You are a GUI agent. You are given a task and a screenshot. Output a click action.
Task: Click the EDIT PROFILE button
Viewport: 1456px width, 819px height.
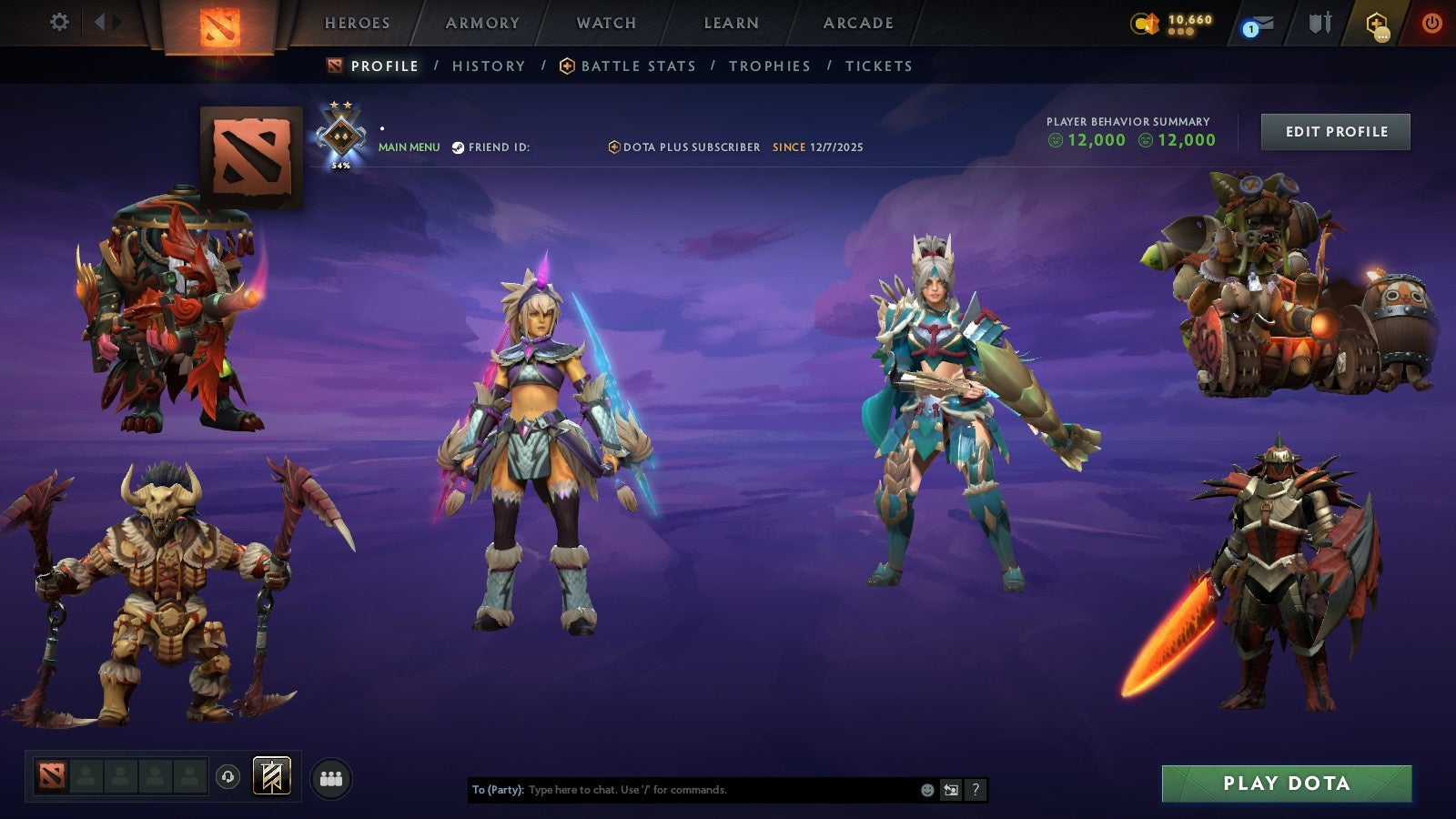coord(1334,131)
